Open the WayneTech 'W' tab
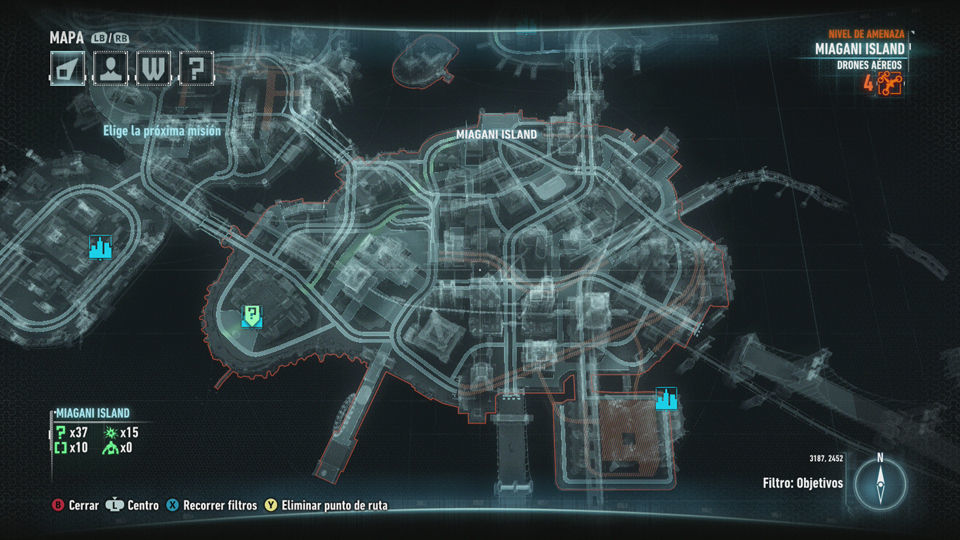Viewport: 960px width, 540px height. coord(154,68)
